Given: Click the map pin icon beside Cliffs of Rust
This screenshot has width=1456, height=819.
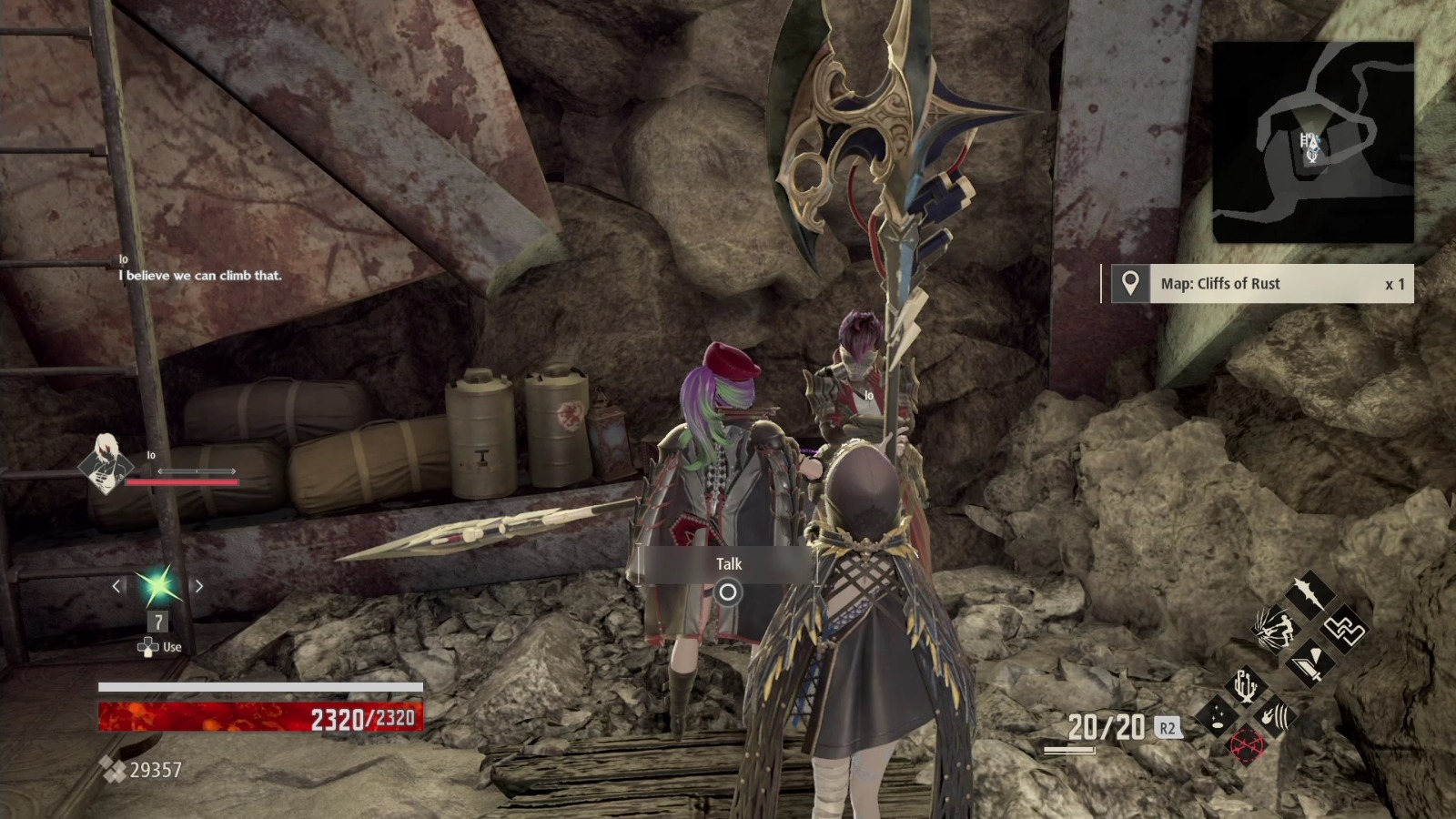Looking at the screenshot, I should tap(1129, 284).
